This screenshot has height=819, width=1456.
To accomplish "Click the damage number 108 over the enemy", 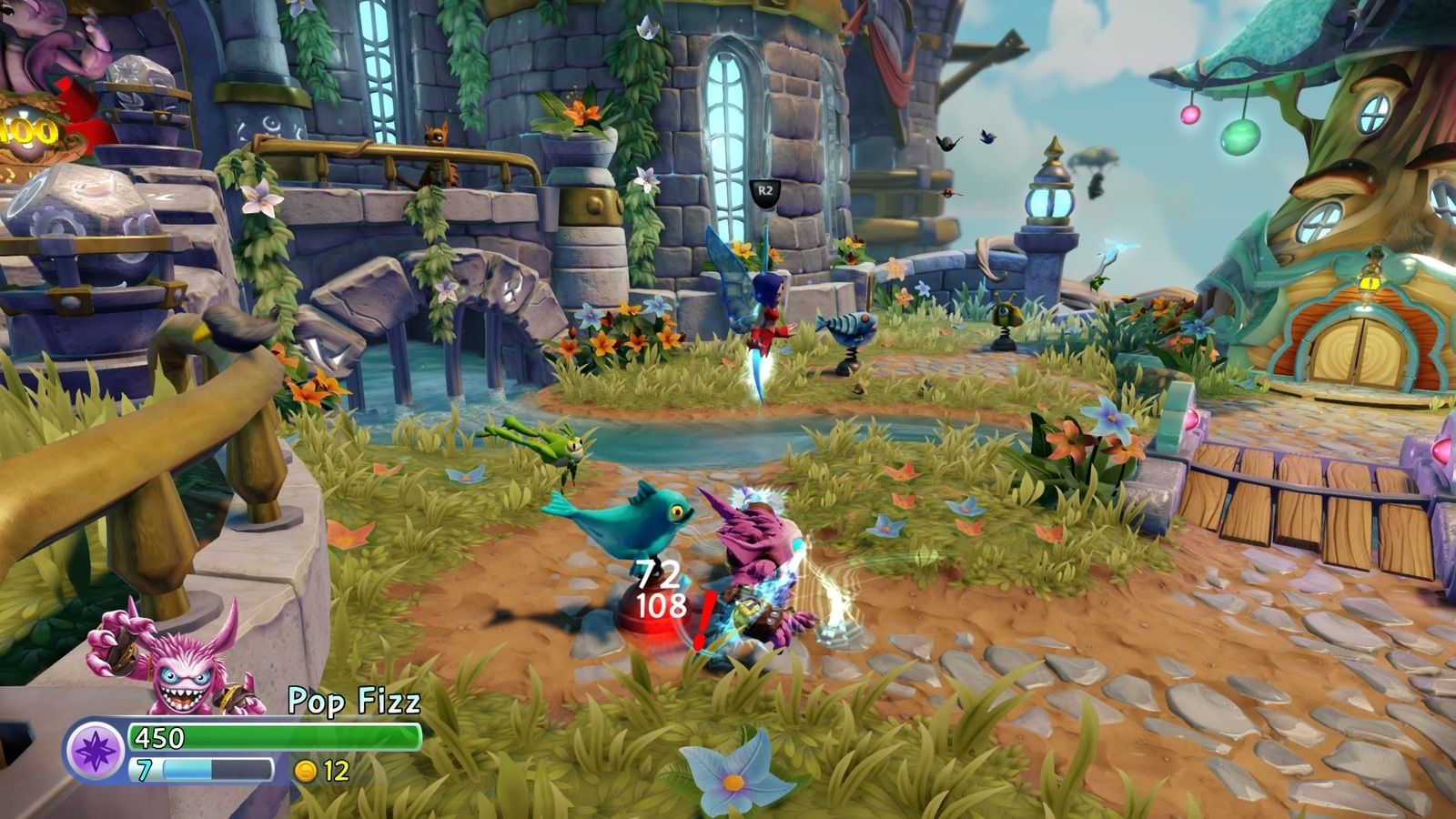I will coord(662,602).
